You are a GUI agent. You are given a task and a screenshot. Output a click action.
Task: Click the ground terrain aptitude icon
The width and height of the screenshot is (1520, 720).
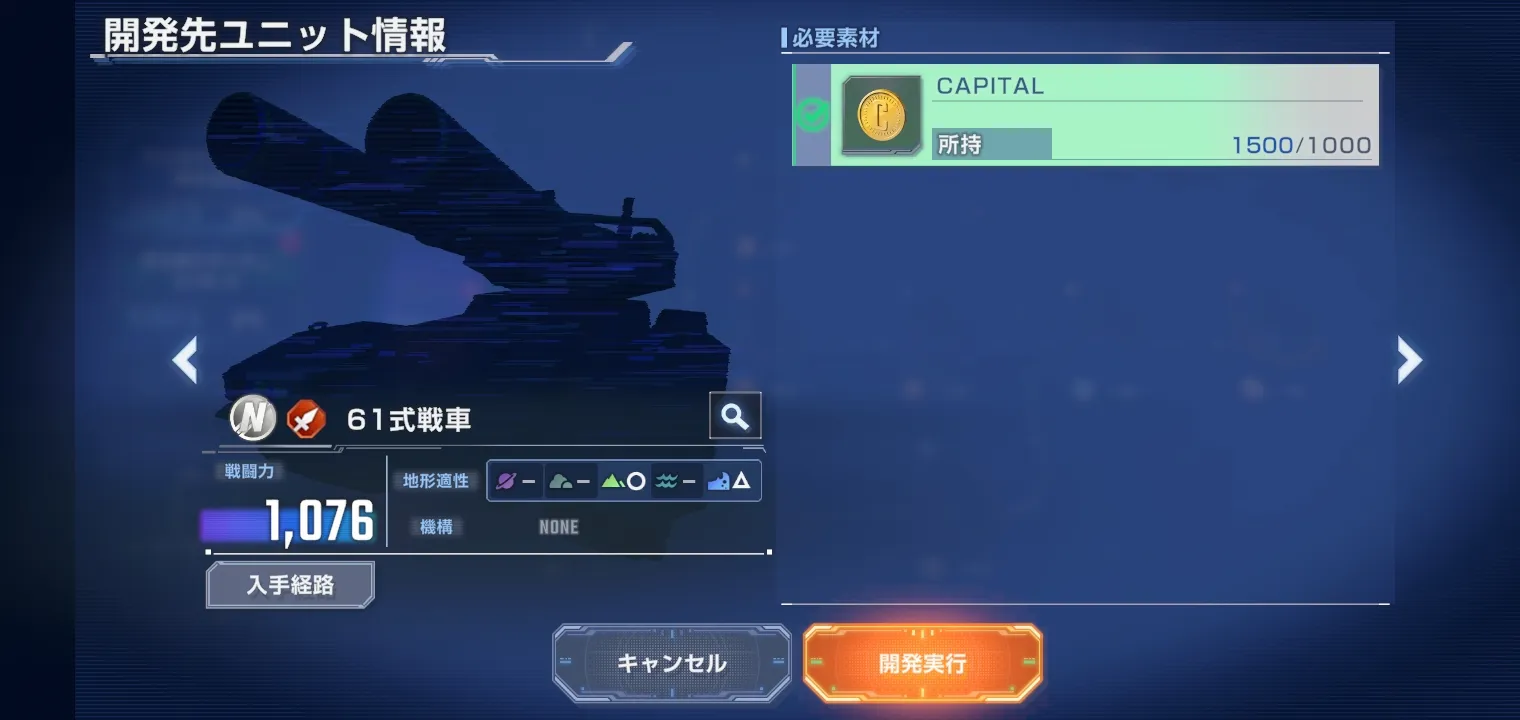tap(558, 481)
